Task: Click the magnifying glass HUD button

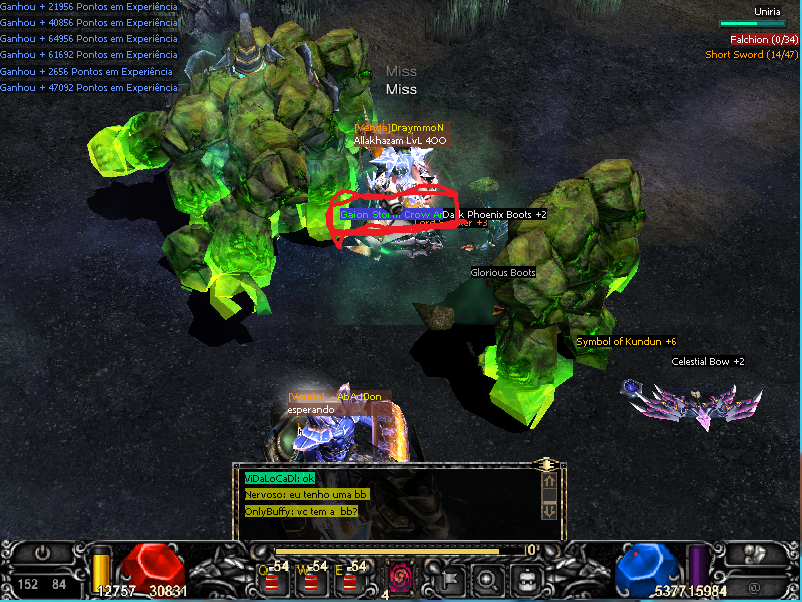Action: pos(487,577)
